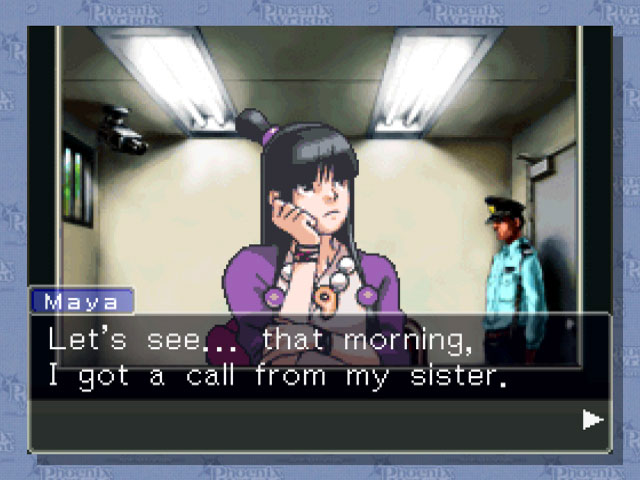Advance dialogue with the white arrow
Screen dimensions: 640x480
pos(593,419)
